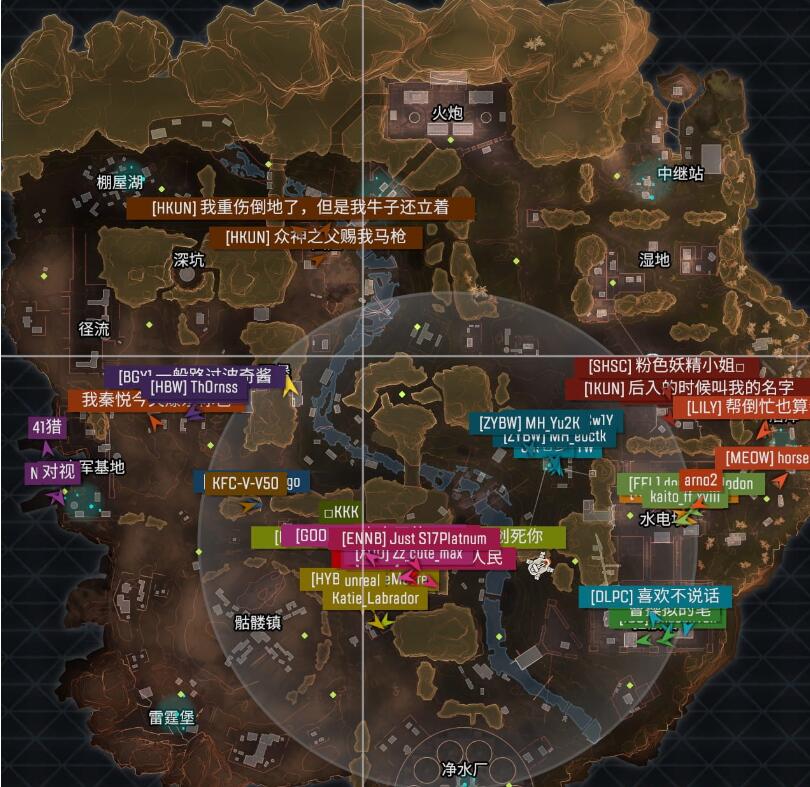Click the KFC-V-V50 player name tag

pos(244,483)
